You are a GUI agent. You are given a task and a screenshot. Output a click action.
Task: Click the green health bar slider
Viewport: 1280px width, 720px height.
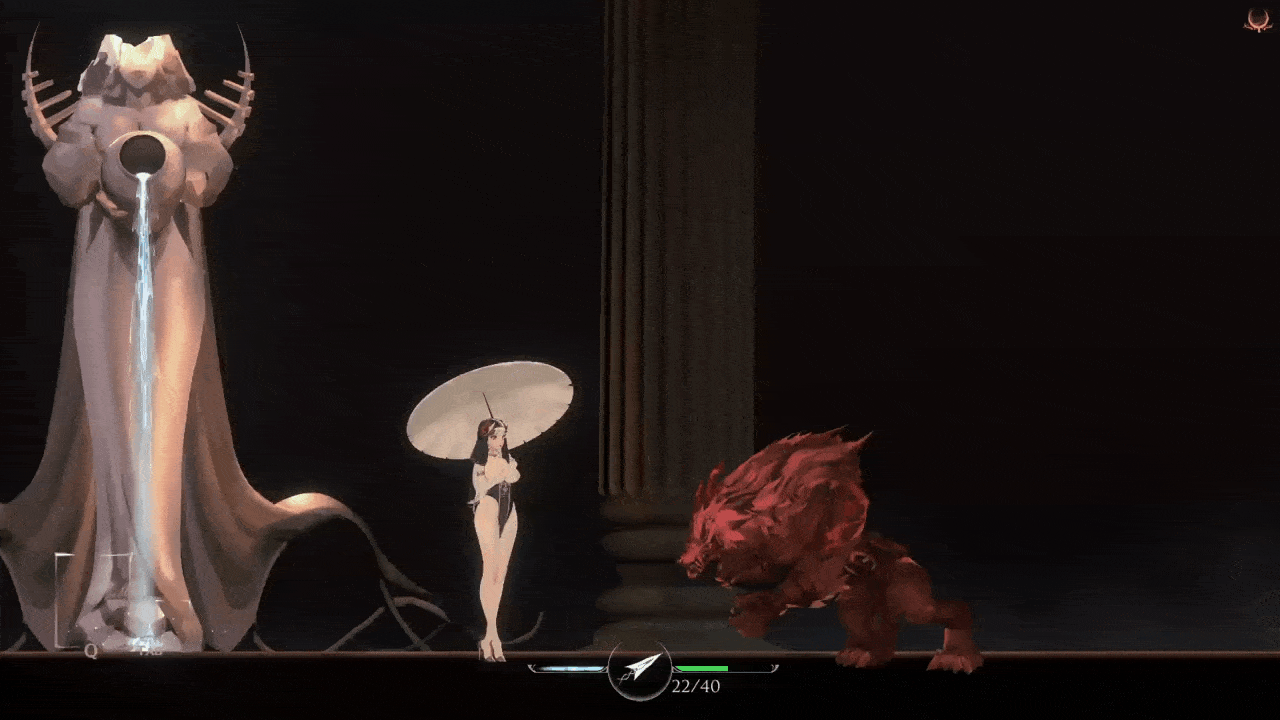click(703, 668)
